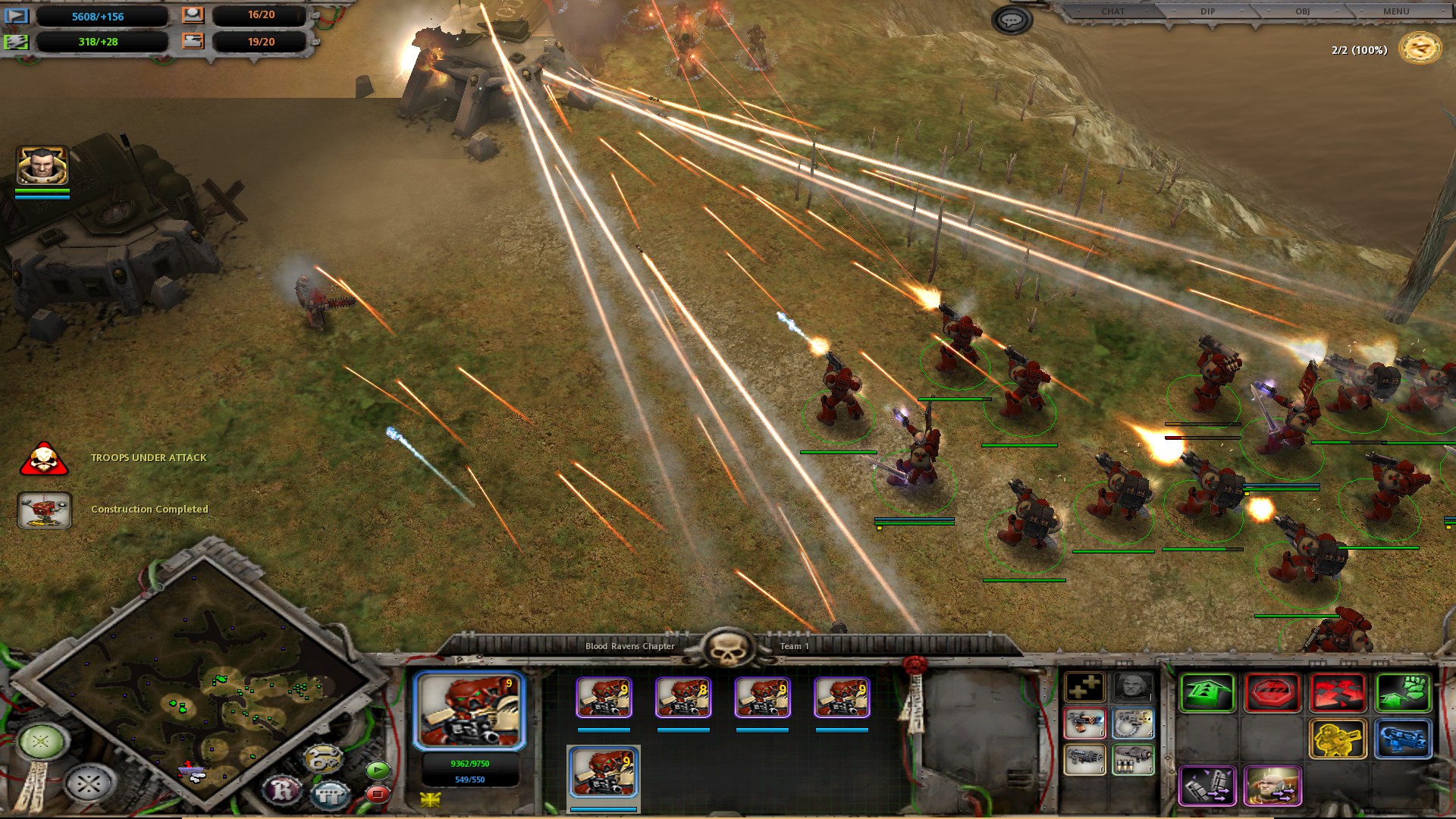The image size is (1456, 819).
Task: Buy the heavy bolter weapon upgrade
Action: [x=1133, y=724]
